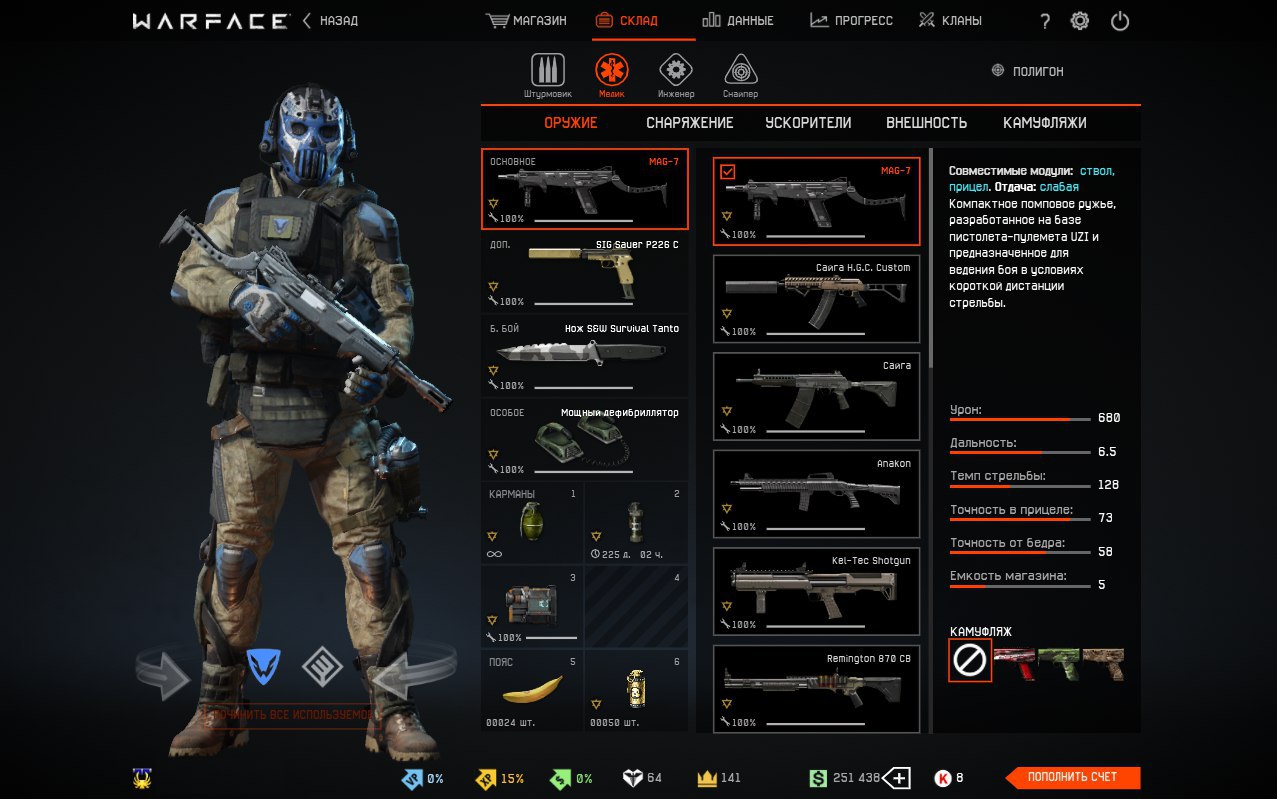Click the ПОПОЛНИТЬ СЧЕТ button
Viewport: 1277px width, 799px height.
pos(1072,777)
